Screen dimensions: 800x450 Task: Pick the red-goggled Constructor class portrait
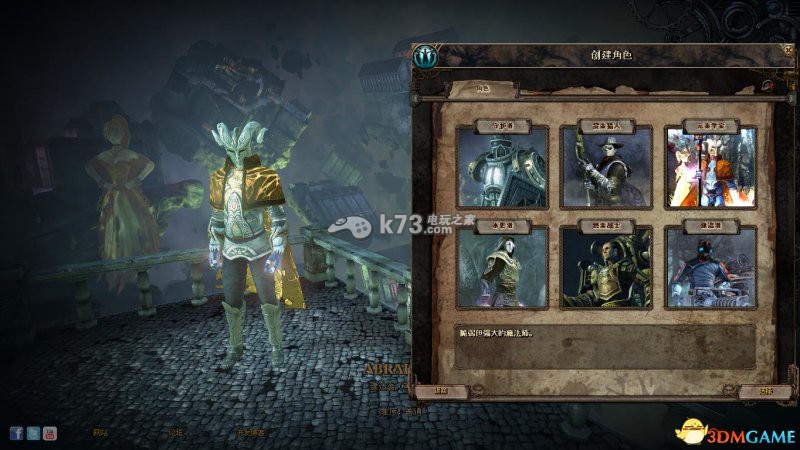711,268
